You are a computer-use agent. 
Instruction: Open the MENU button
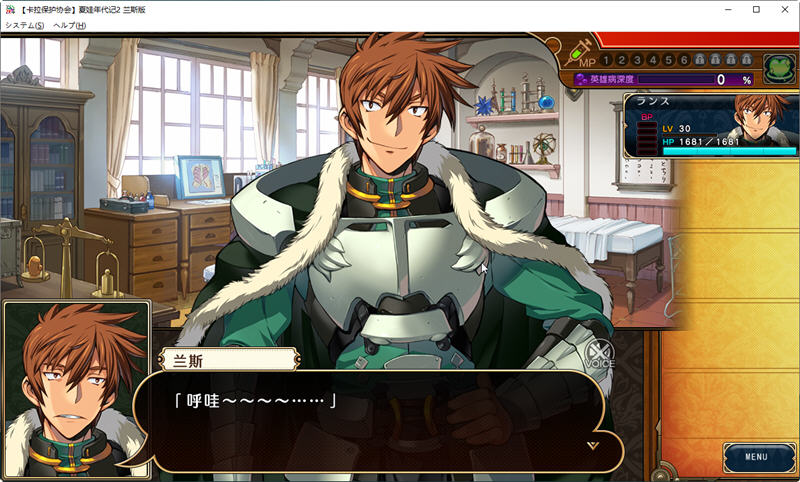756,457
